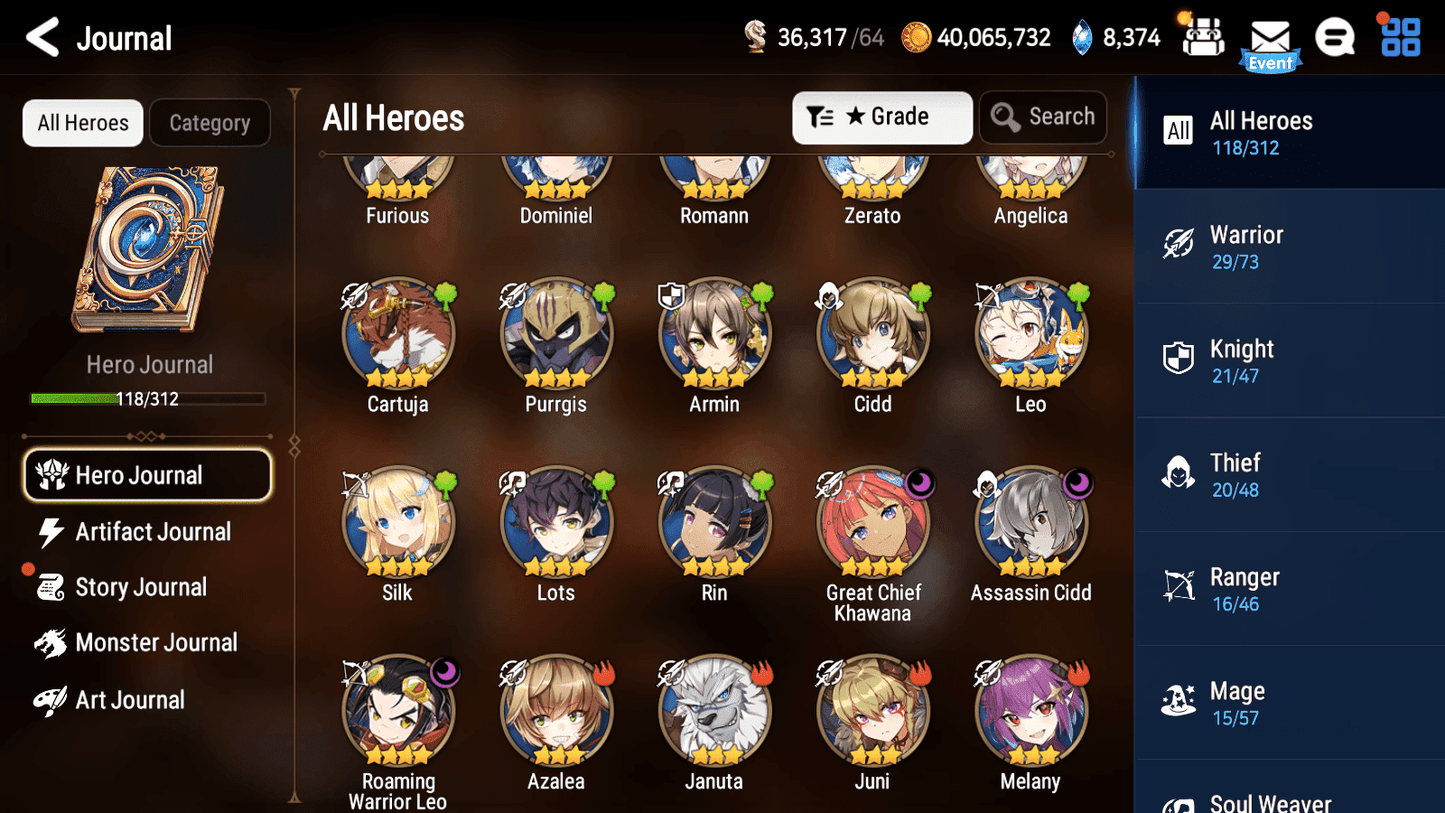Viewport: 1445px width, 813px height.
Task: Switch to Category view
Action: click(x=210, y=122)
